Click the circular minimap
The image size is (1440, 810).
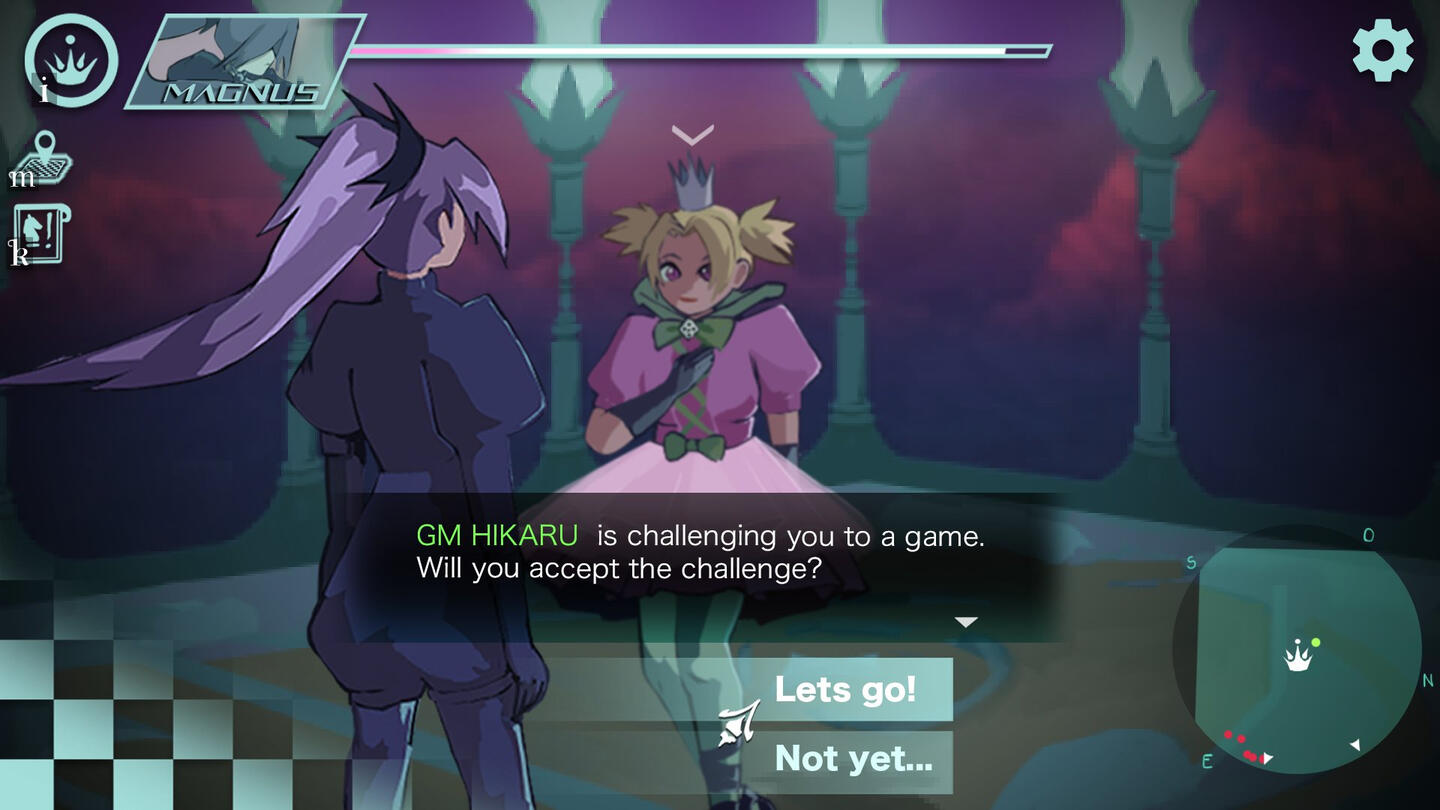tap(1298, 649)
